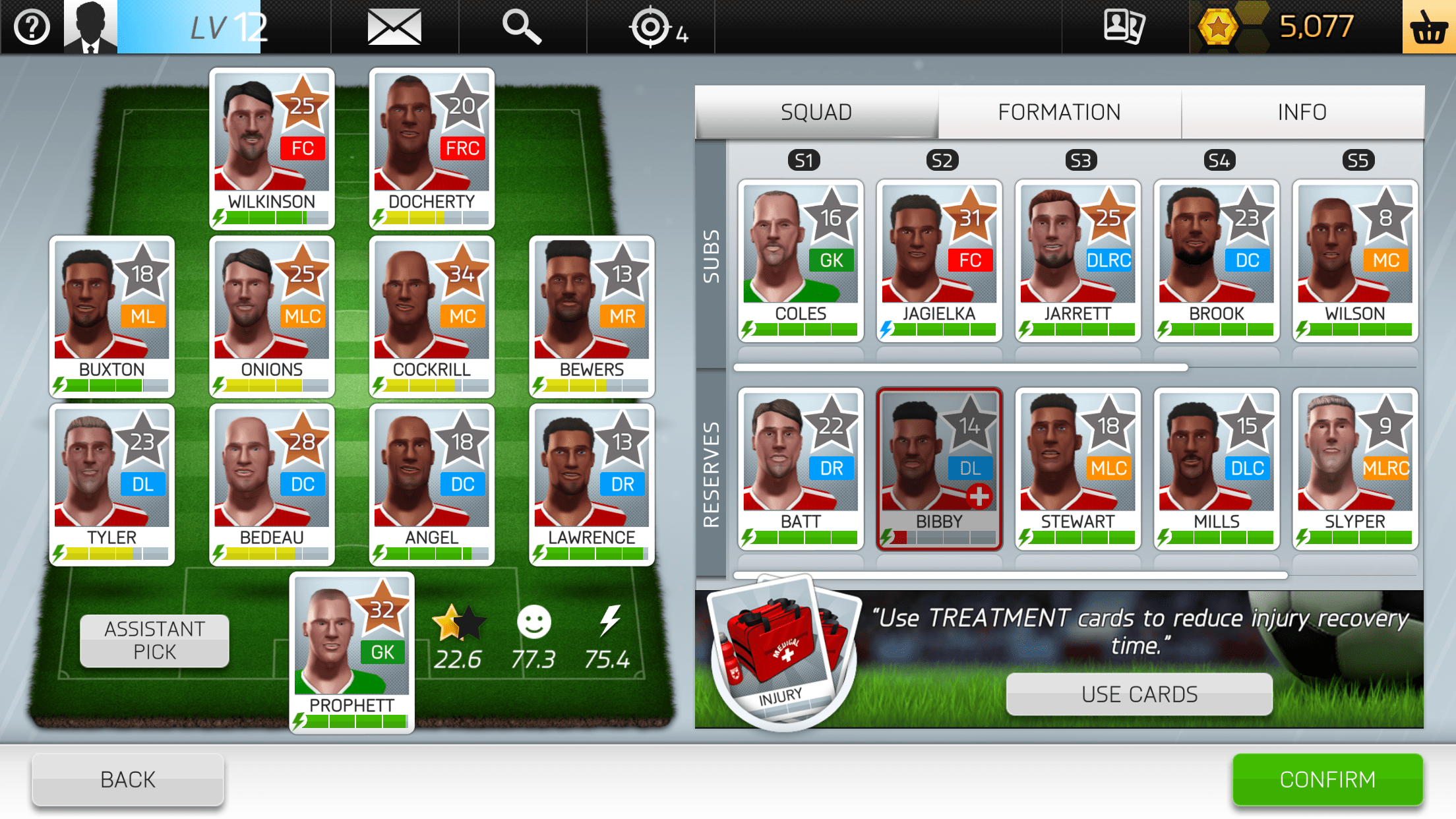Go back with the BACK button

click(x=127, y=779)
